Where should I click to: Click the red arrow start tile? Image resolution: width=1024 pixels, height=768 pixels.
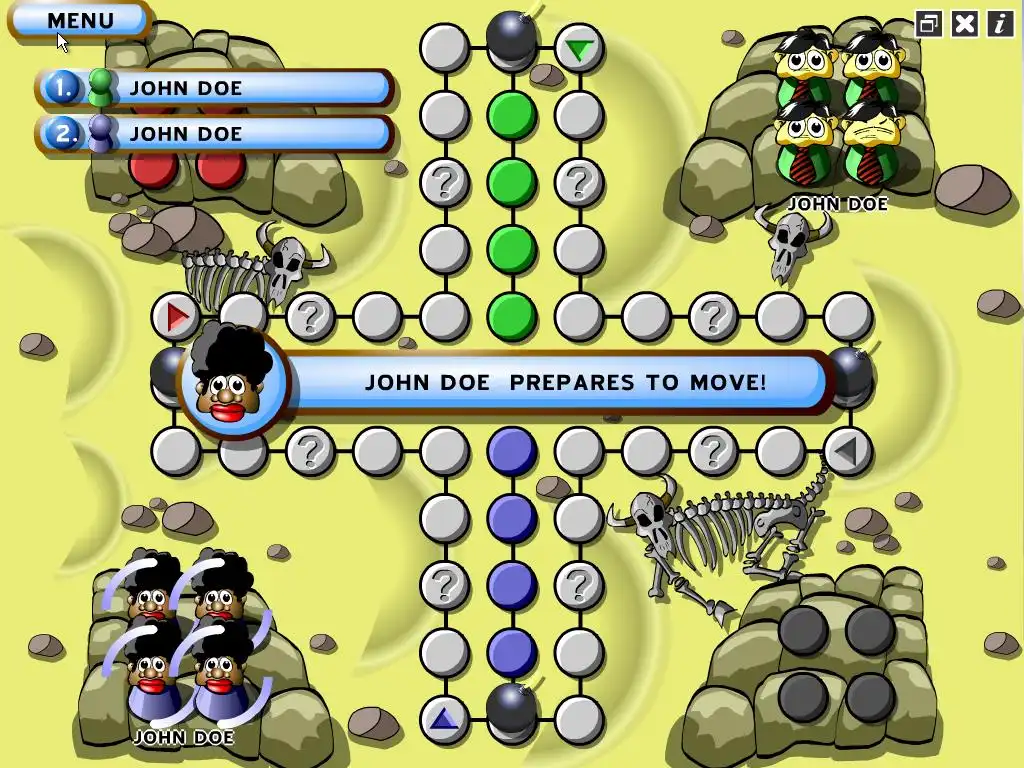pos(177,317)
